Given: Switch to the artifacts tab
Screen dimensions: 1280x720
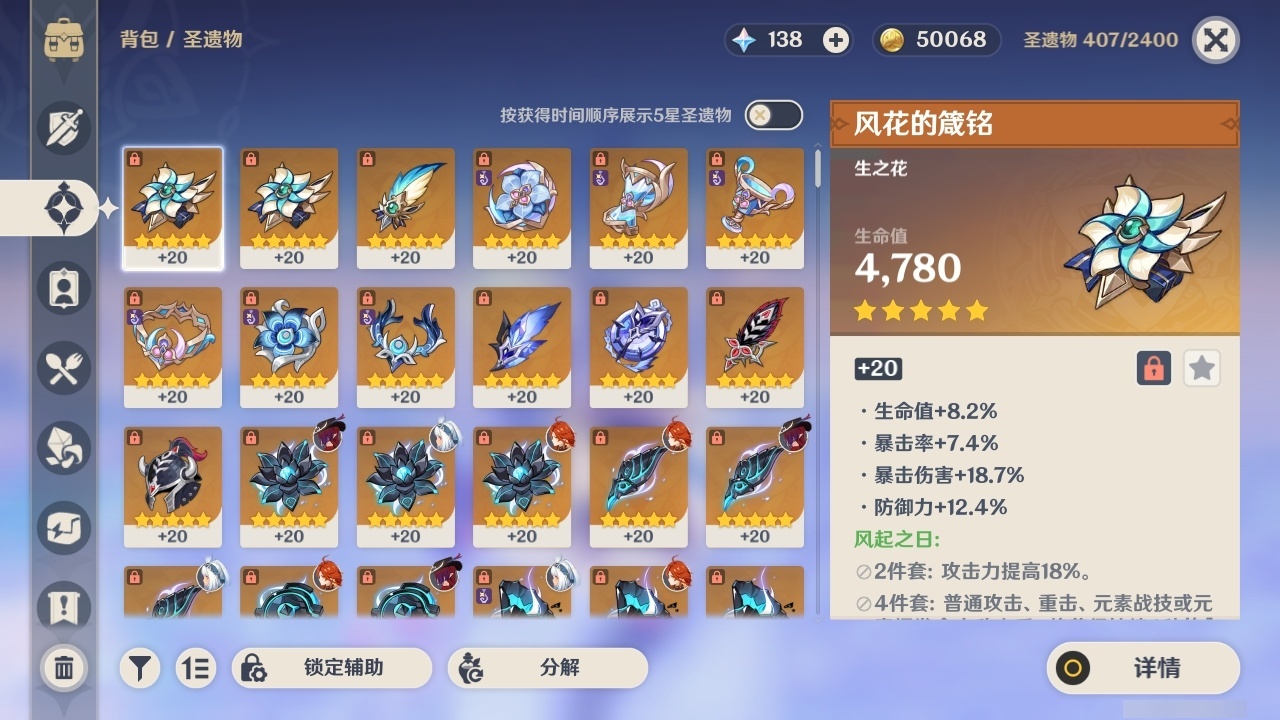Looking at the screenshot, I should pos(64,208).
